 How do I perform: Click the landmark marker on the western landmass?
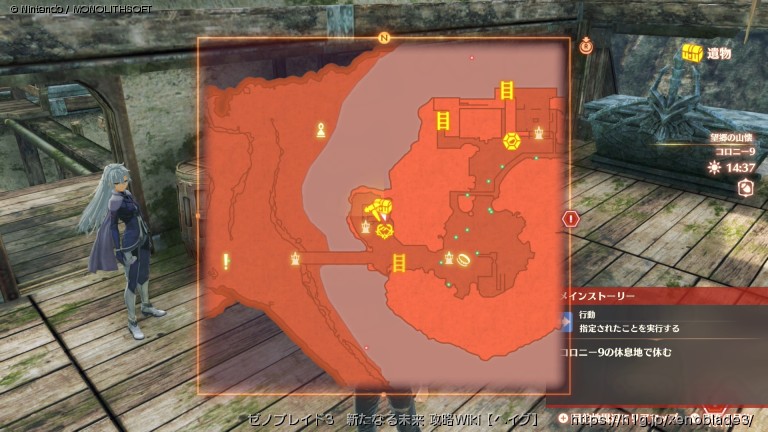(321, 129)
